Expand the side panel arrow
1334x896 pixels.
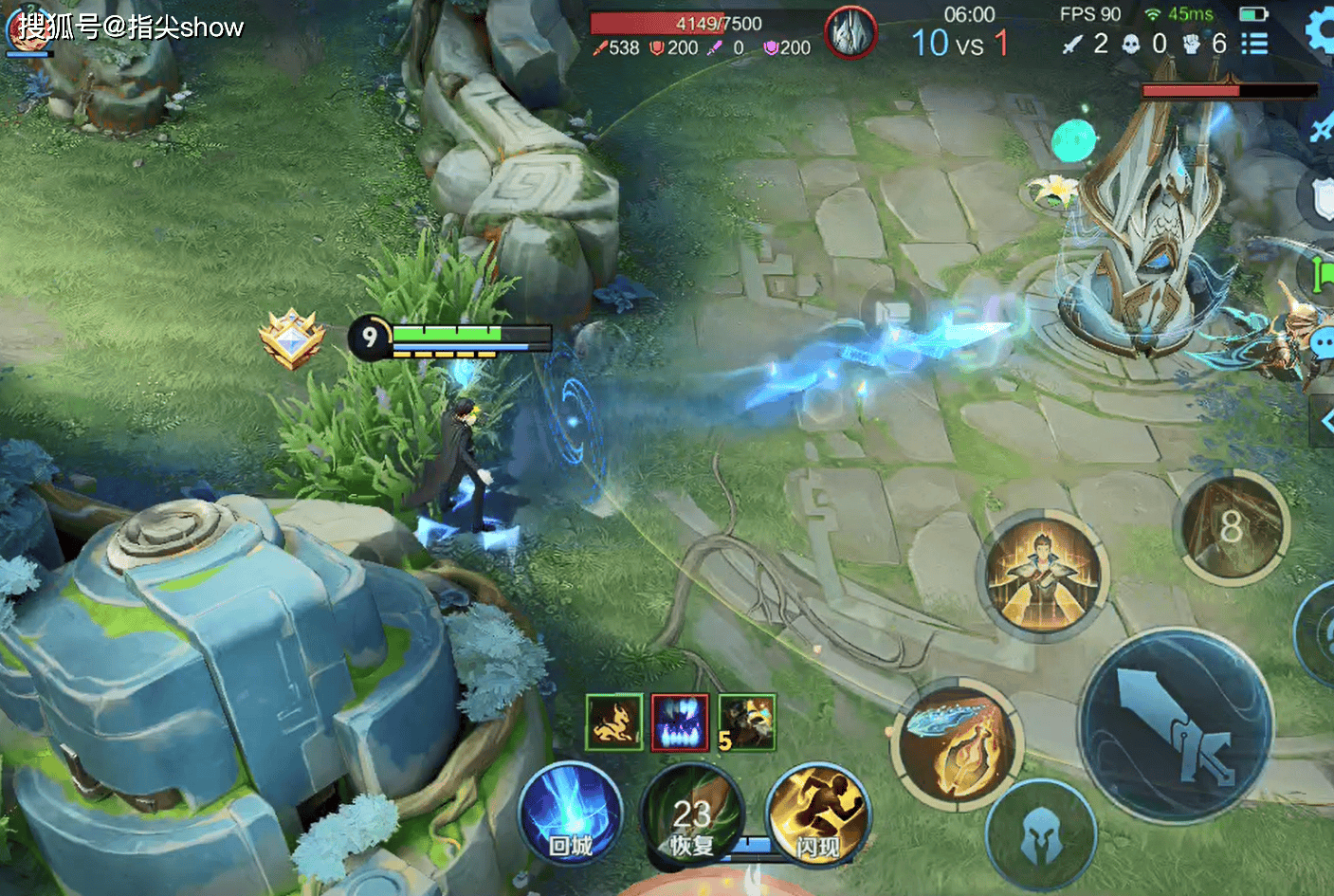[x=1325, y=421]
